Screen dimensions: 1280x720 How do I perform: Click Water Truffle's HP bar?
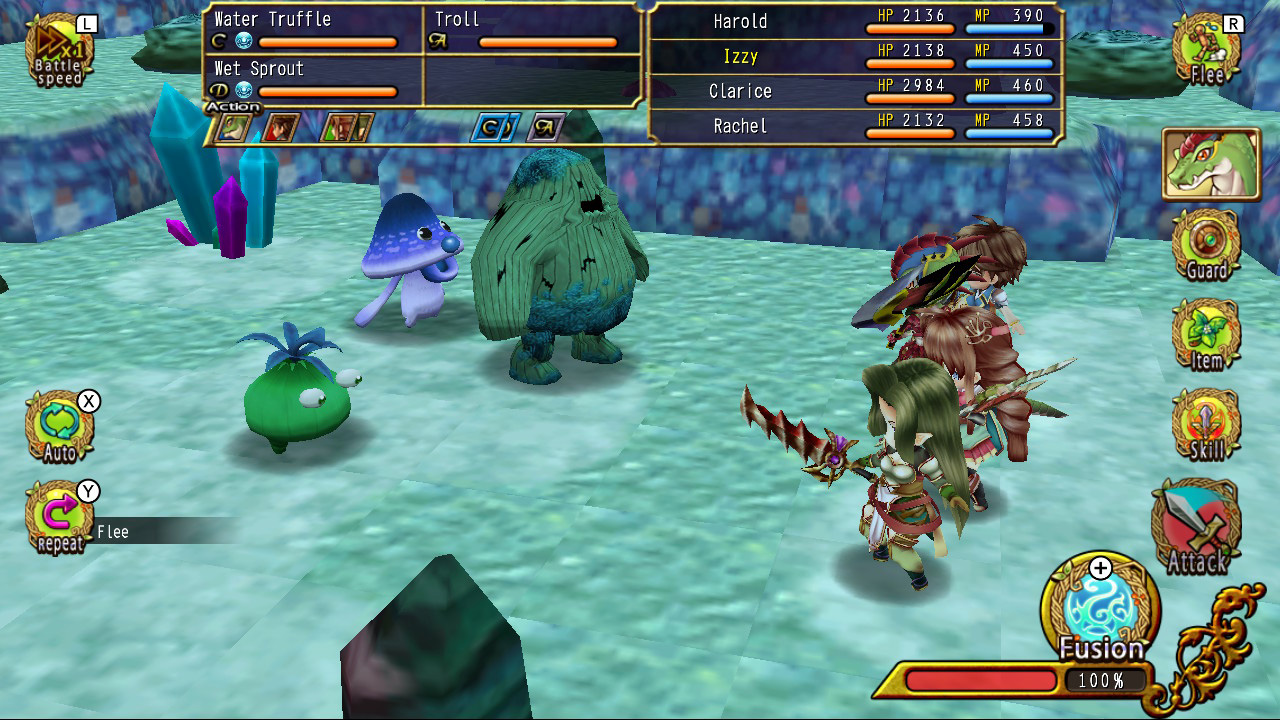point(328,42)
